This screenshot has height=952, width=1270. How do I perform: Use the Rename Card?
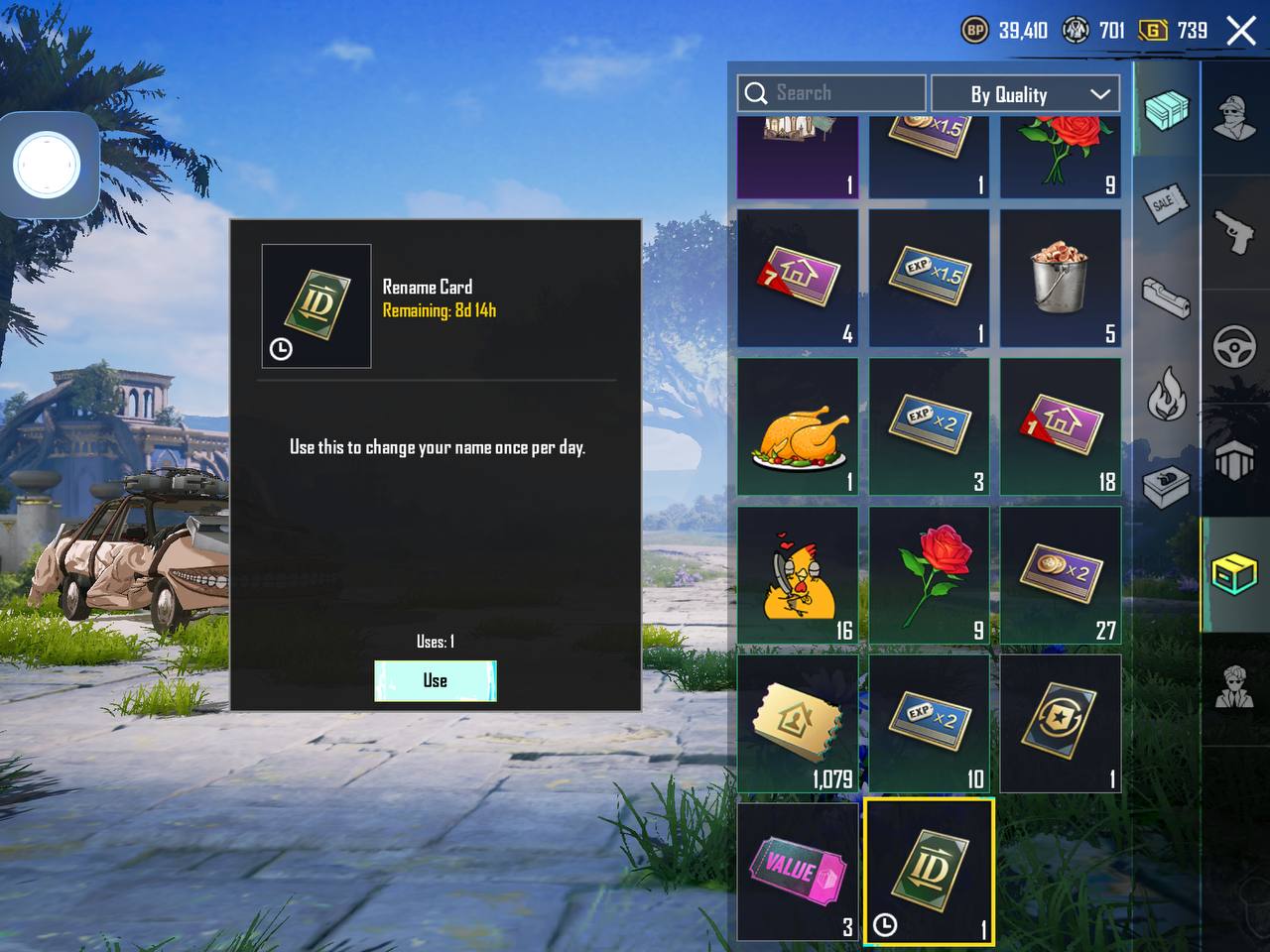(x=435, y=680)
